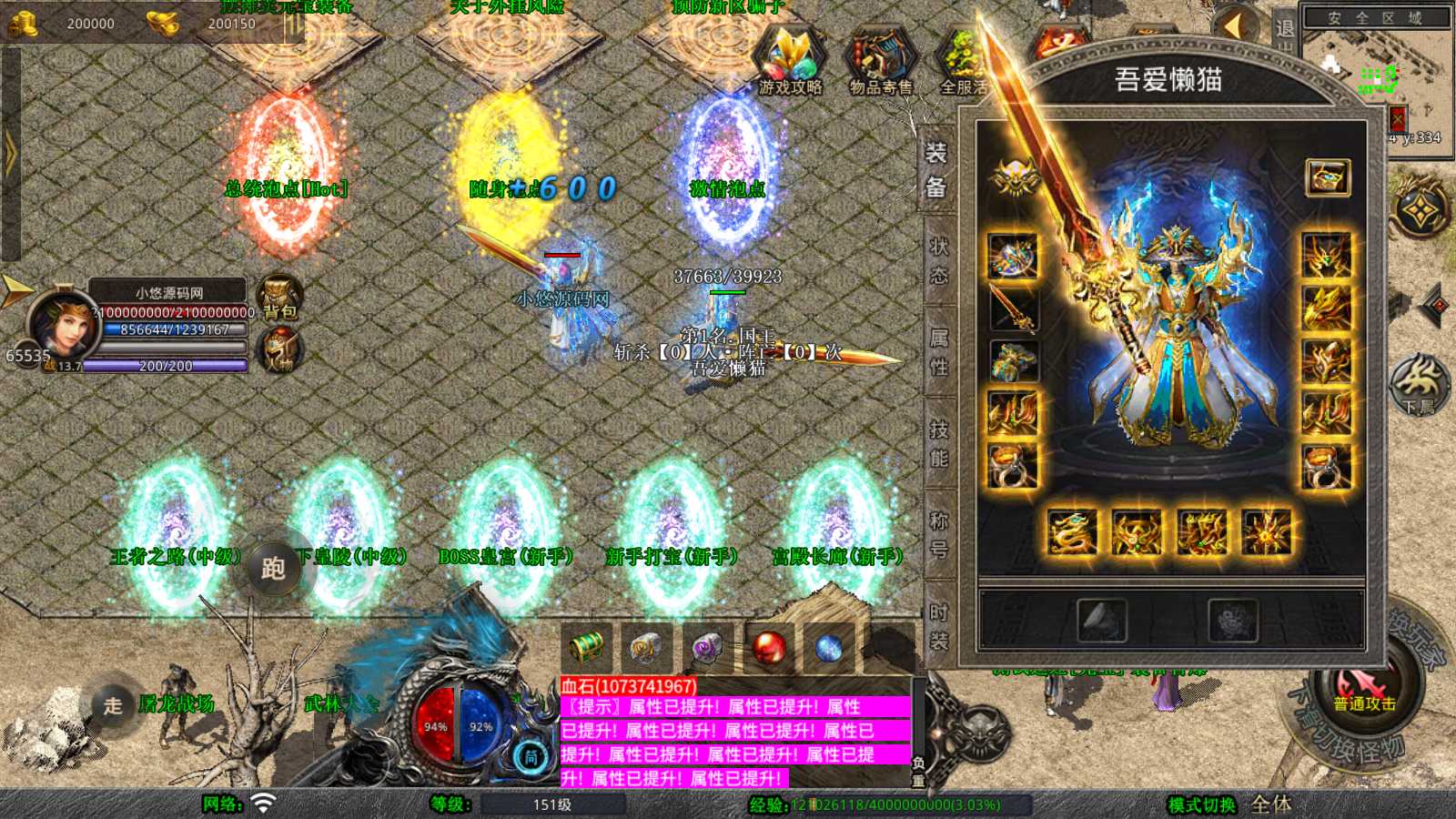Use the blue orb potion slot
1456x819 pixels.
829,647
